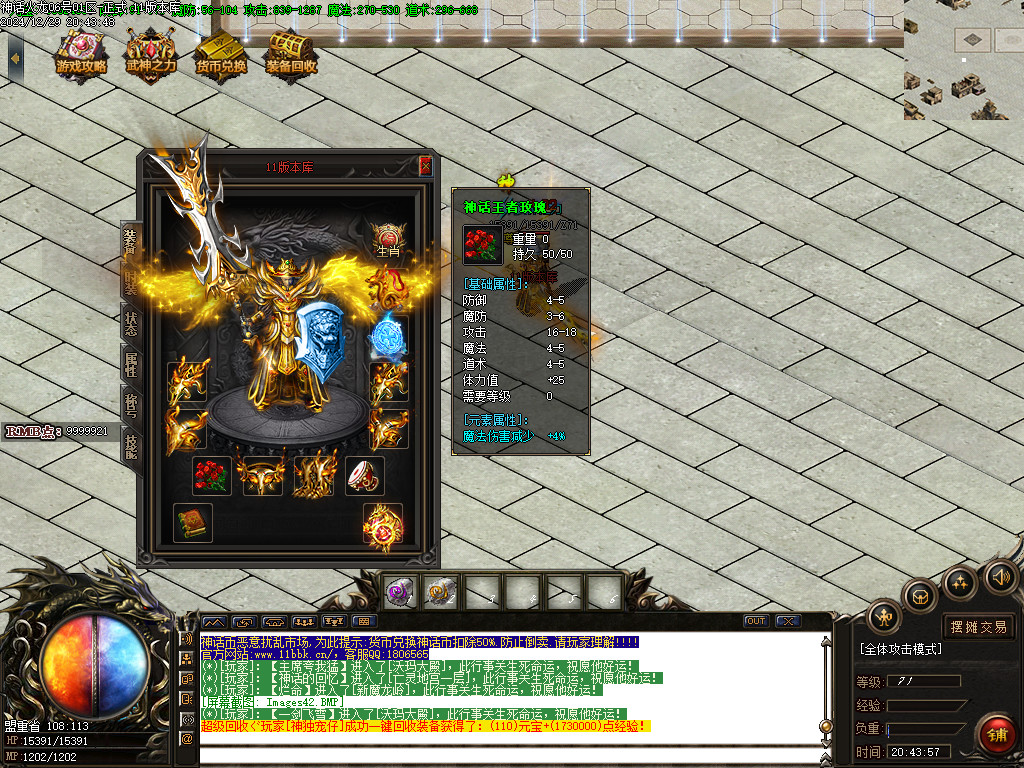Open the 游戏攻略 game guide menu
The image size is (1024, 768).
82,55
